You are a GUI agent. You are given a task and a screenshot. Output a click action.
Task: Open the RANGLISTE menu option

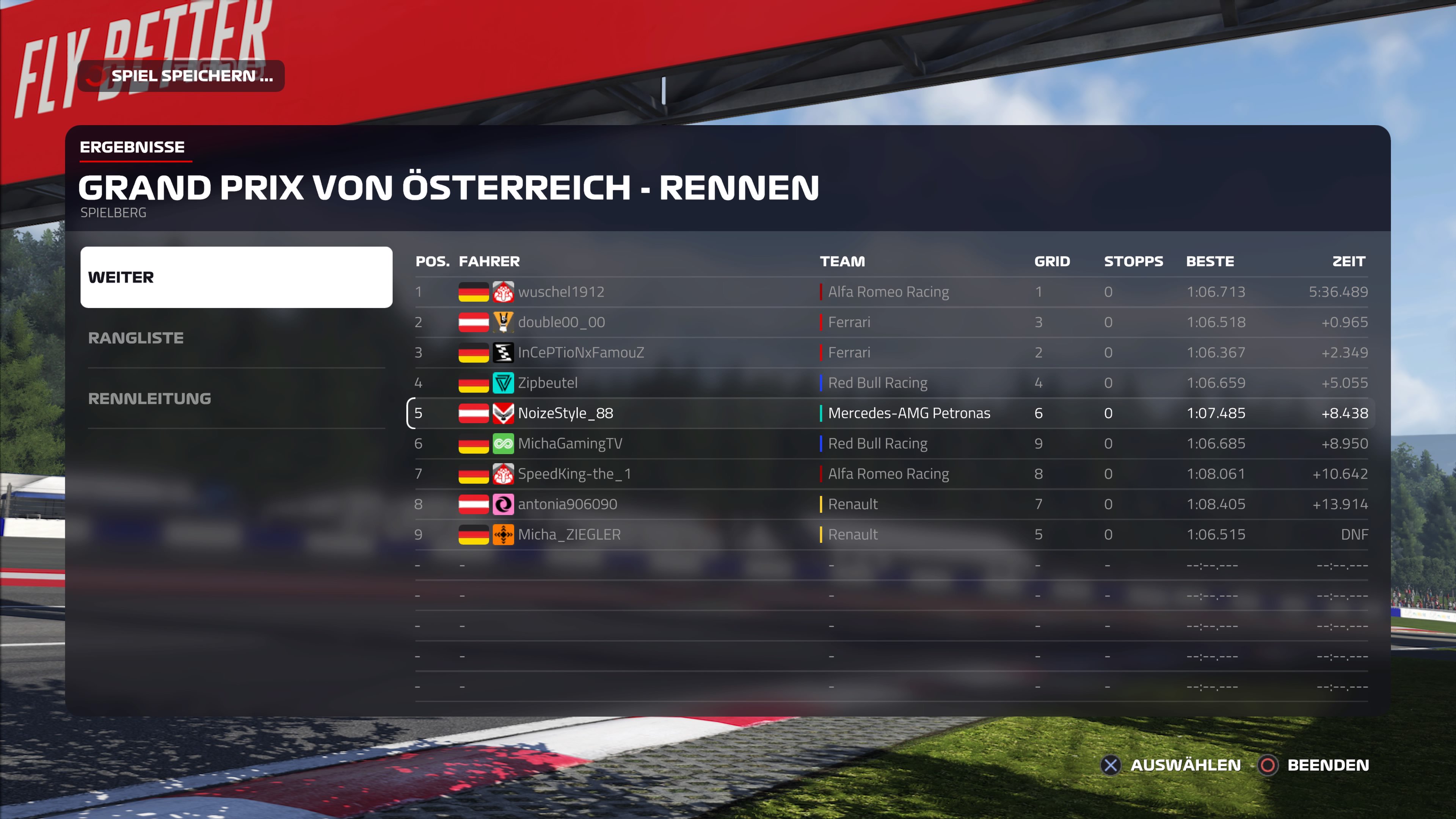click(x=236, y=338)
